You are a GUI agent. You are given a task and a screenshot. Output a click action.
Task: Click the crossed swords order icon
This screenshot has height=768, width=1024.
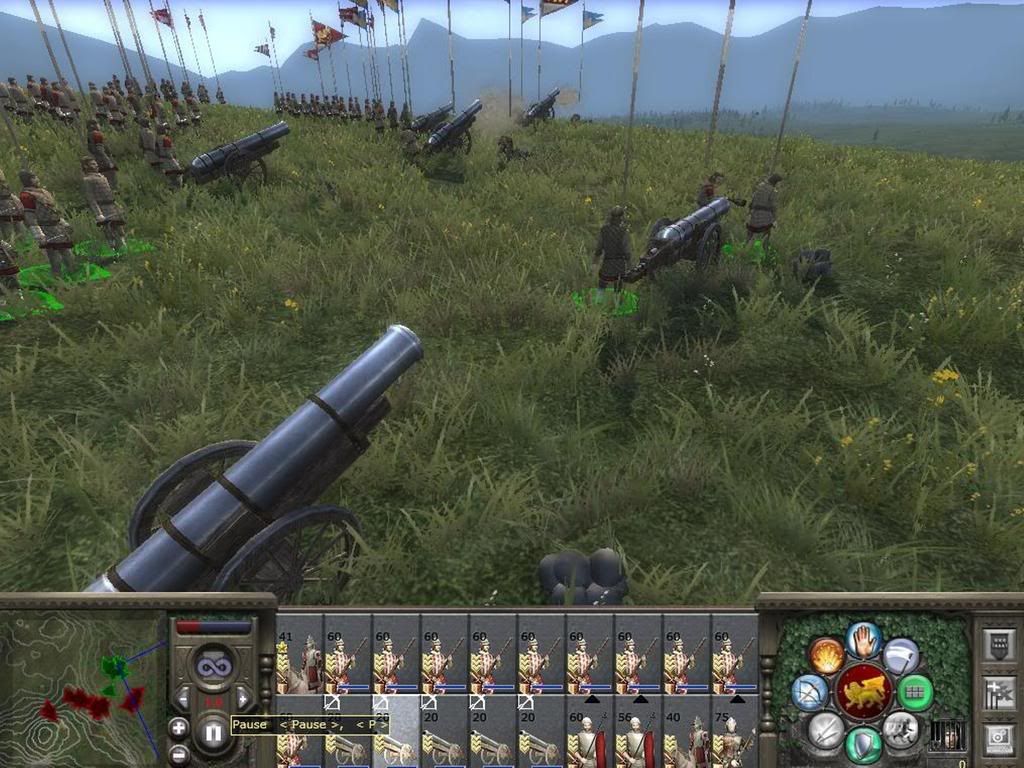pyautogui.click(x=826, y=730)
